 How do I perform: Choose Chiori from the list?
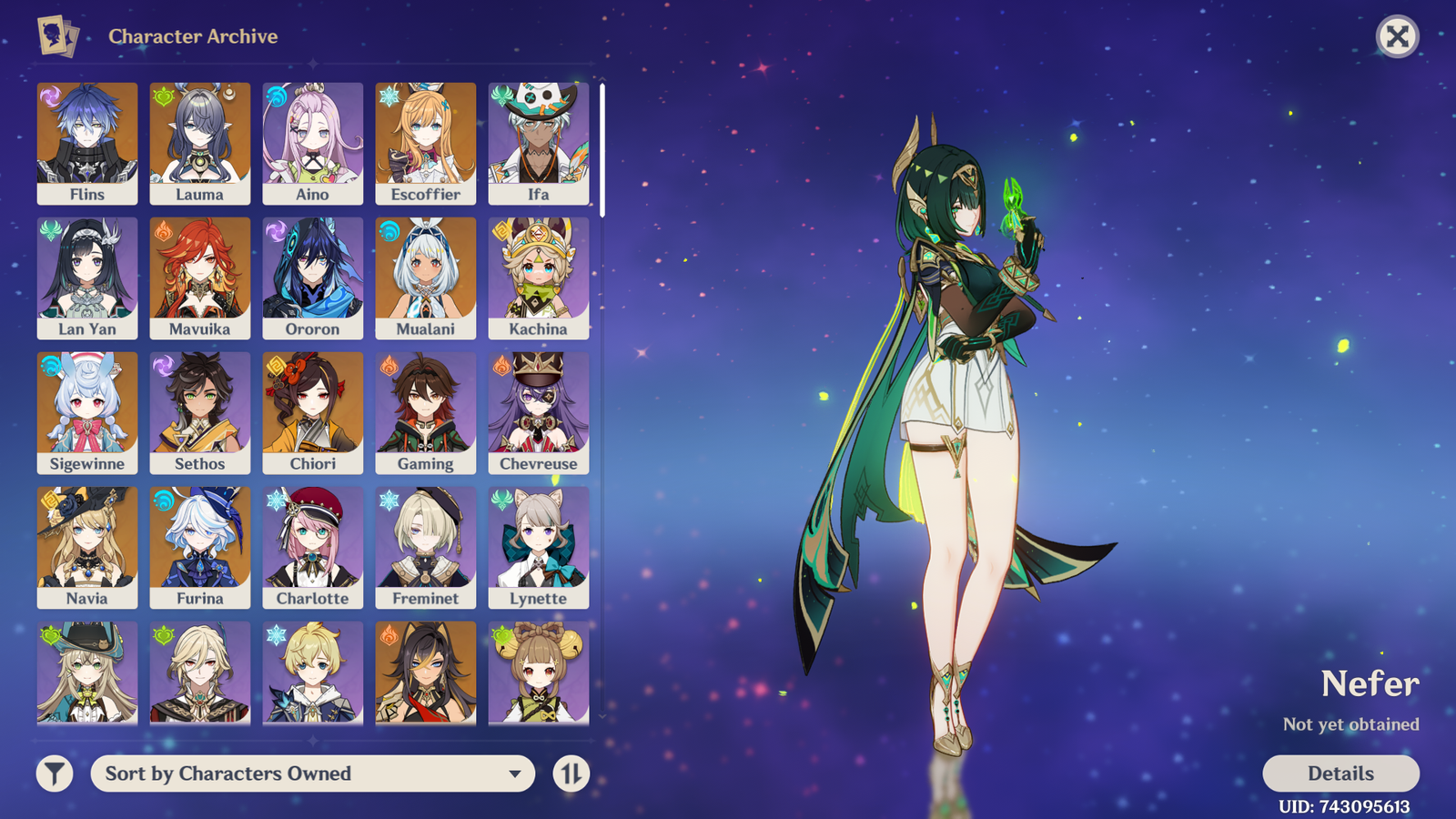[313, 412]
